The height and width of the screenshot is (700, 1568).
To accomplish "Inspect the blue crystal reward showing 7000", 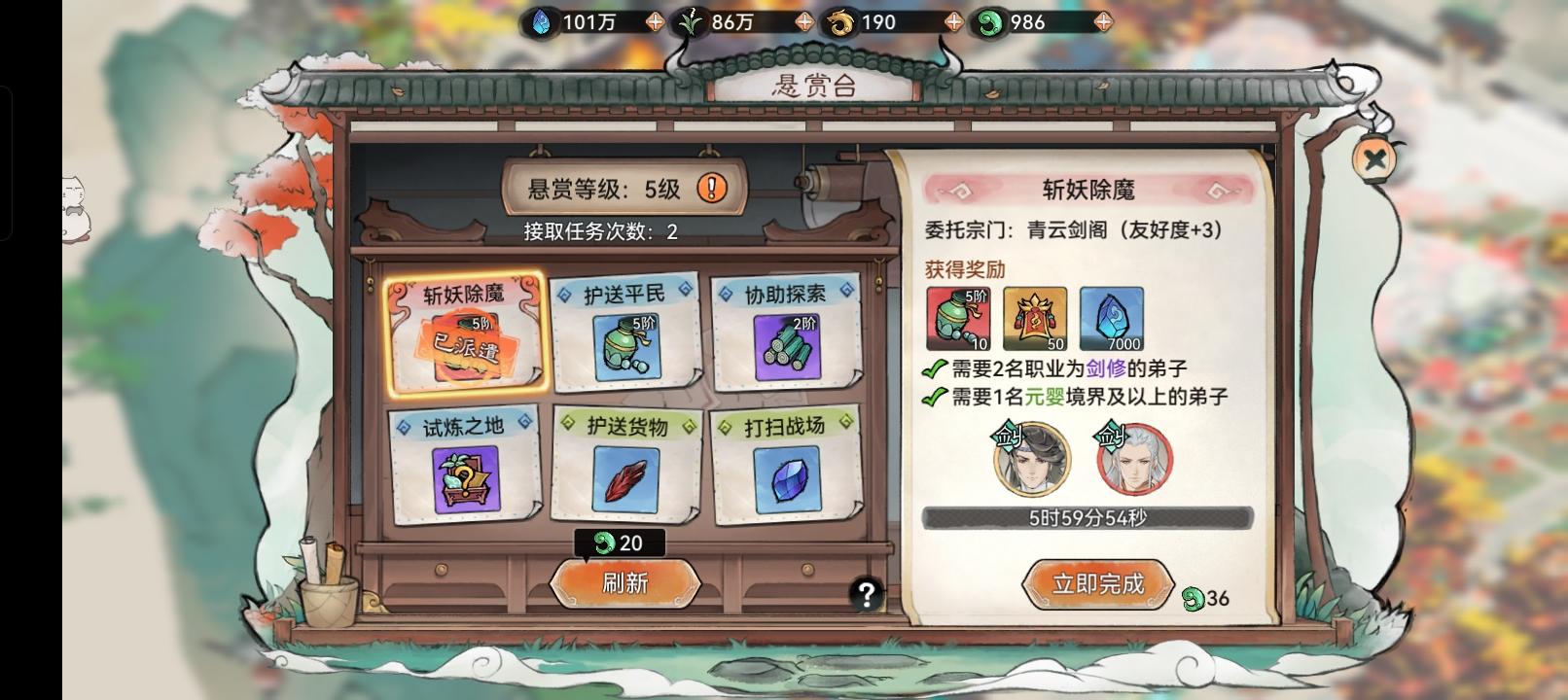I will pyautogui.click(x=1112, y=319).
